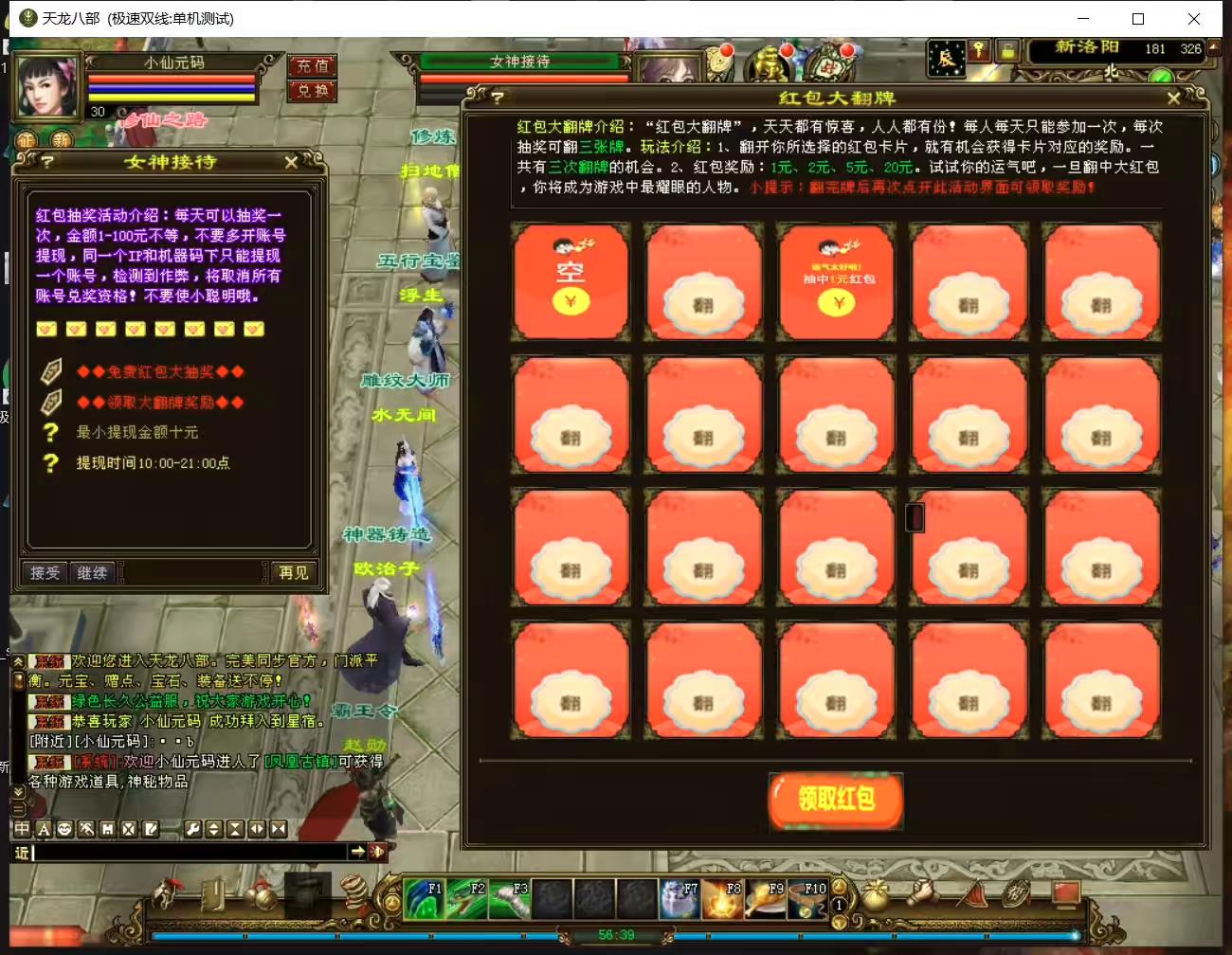Maximize the game window
Screen dimensions: 1232x955
[1138, 19]
